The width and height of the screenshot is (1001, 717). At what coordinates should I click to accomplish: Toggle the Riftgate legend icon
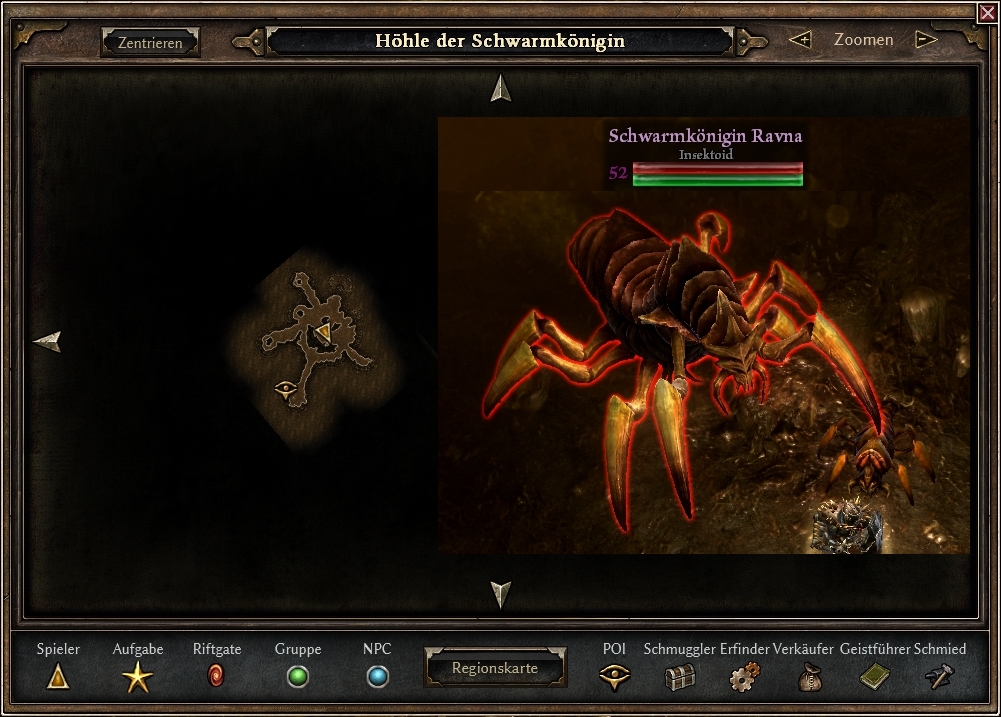(x=217, y=677)
